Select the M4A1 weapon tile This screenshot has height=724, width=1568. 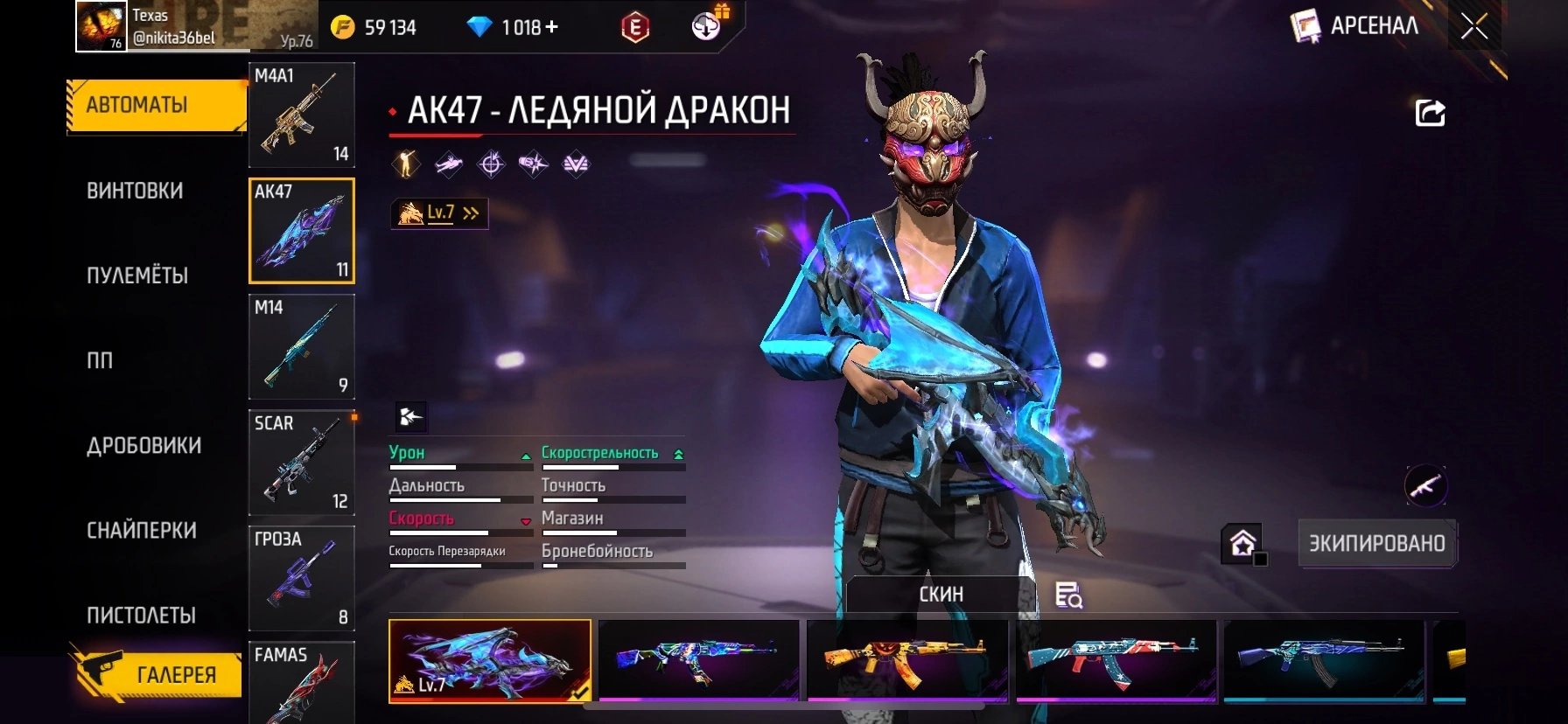coord(302,115)
